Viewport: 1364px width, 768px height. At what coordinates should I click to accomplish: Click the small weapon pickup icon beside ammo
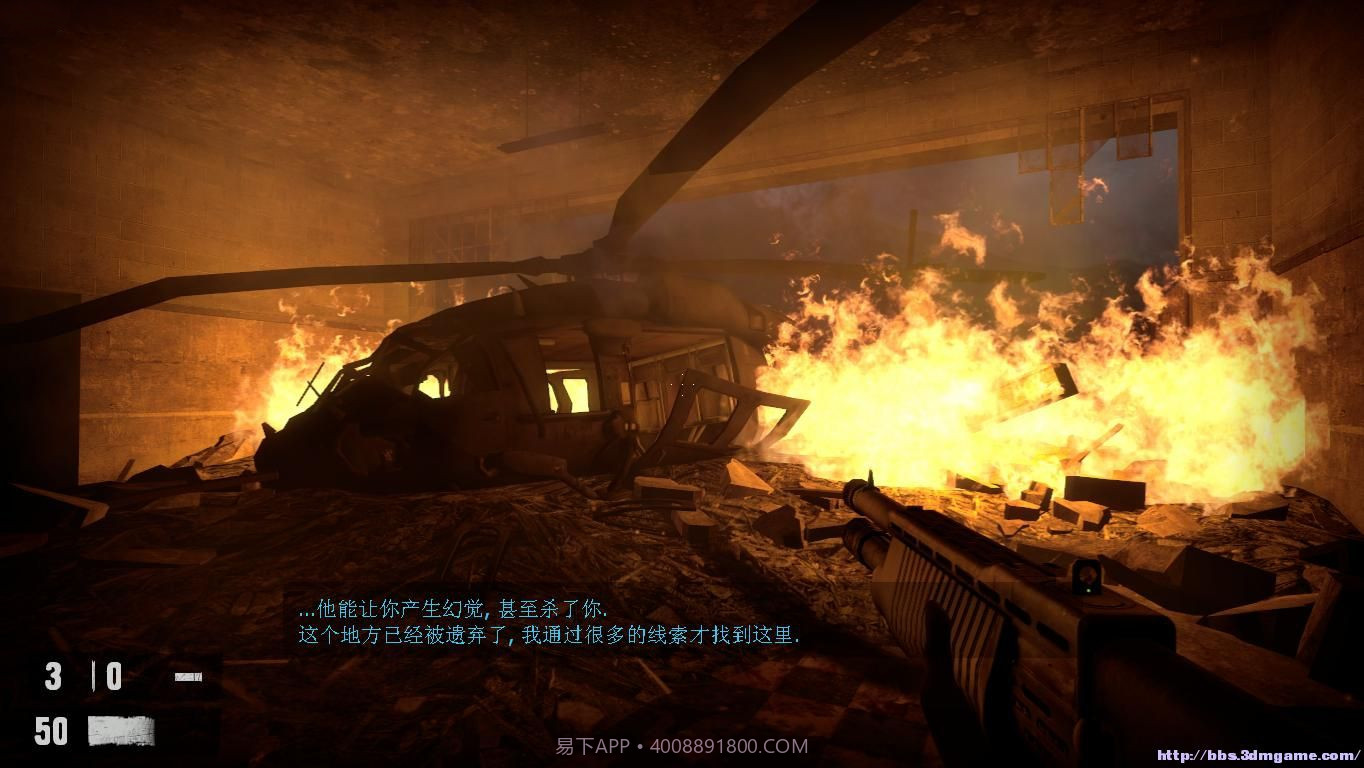pyautogui.click(x=190, y=676)
